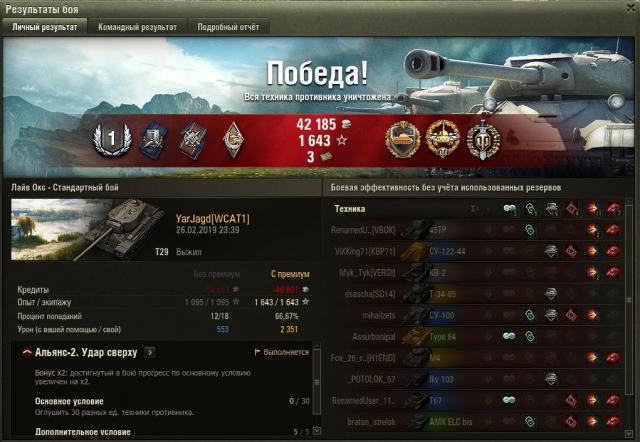Image resolution: width=640 pixels, height=442 pixels.
Task: Click the rightmost gold medal on victory banner
Action: 483,138
